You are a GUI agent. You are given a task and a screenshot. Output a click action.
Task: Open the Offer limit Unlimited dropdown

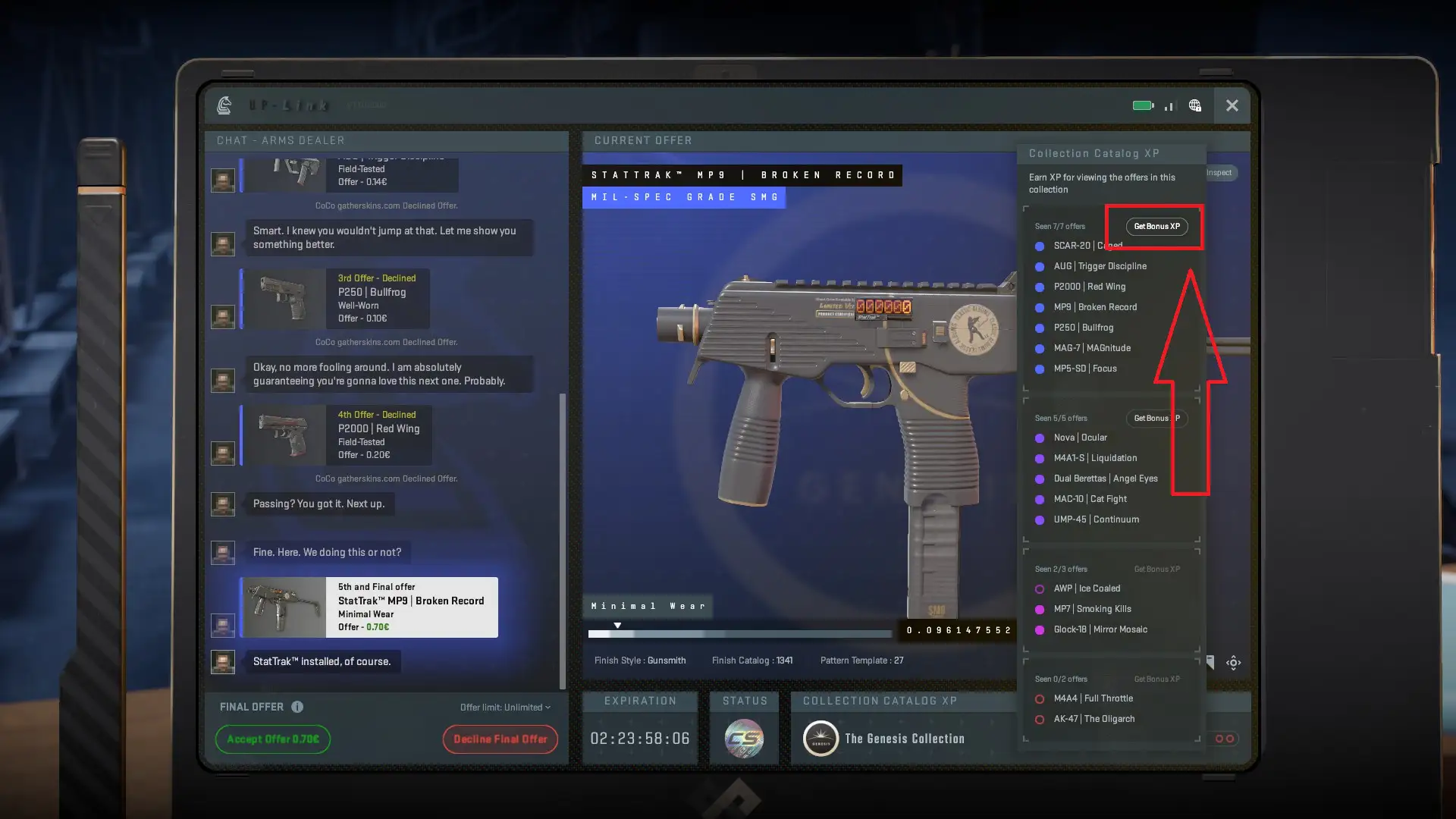[504, 707]
